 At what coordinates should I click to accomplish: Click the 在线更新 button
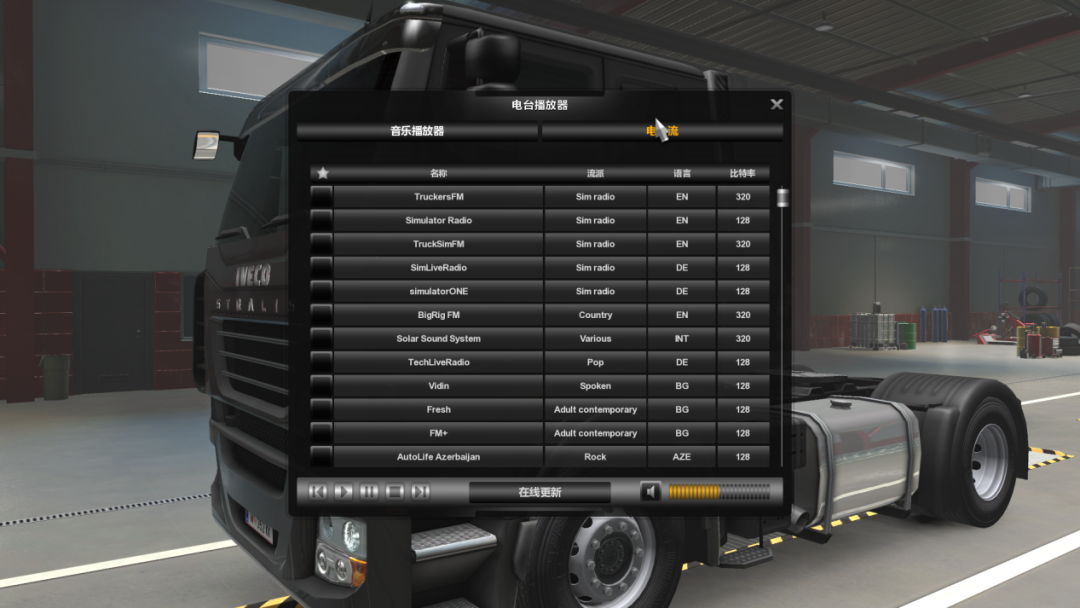pos(540,492)
